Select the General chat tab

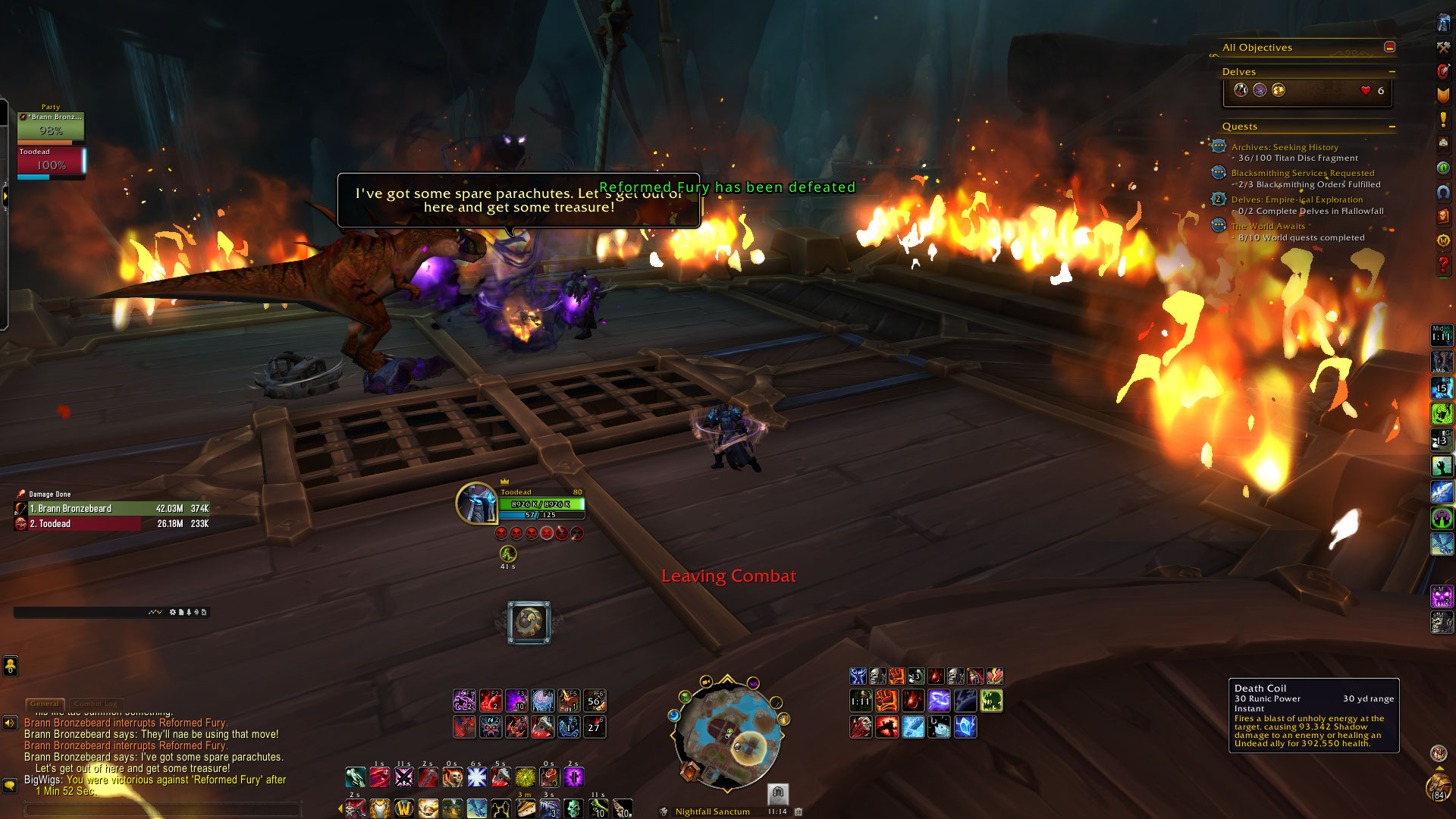point(45,704)
